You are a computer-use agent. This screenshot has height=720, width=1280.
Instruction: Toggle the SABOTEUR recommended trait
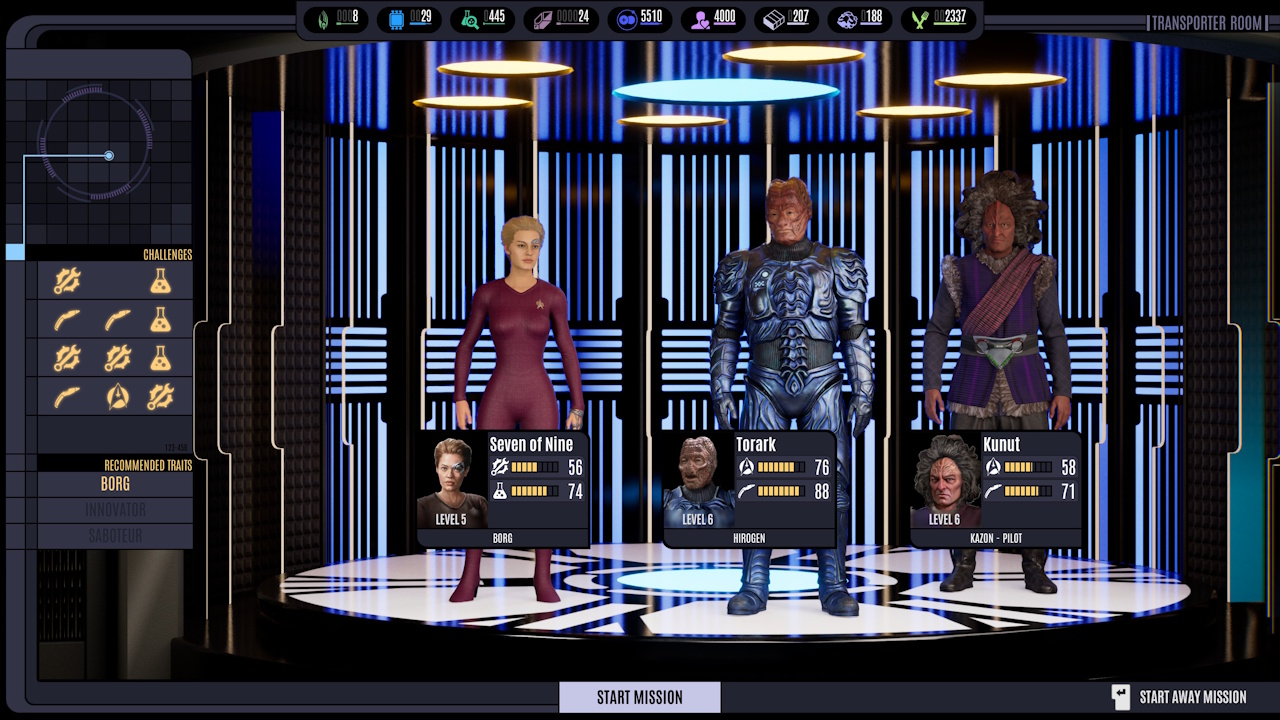(113, 535)
